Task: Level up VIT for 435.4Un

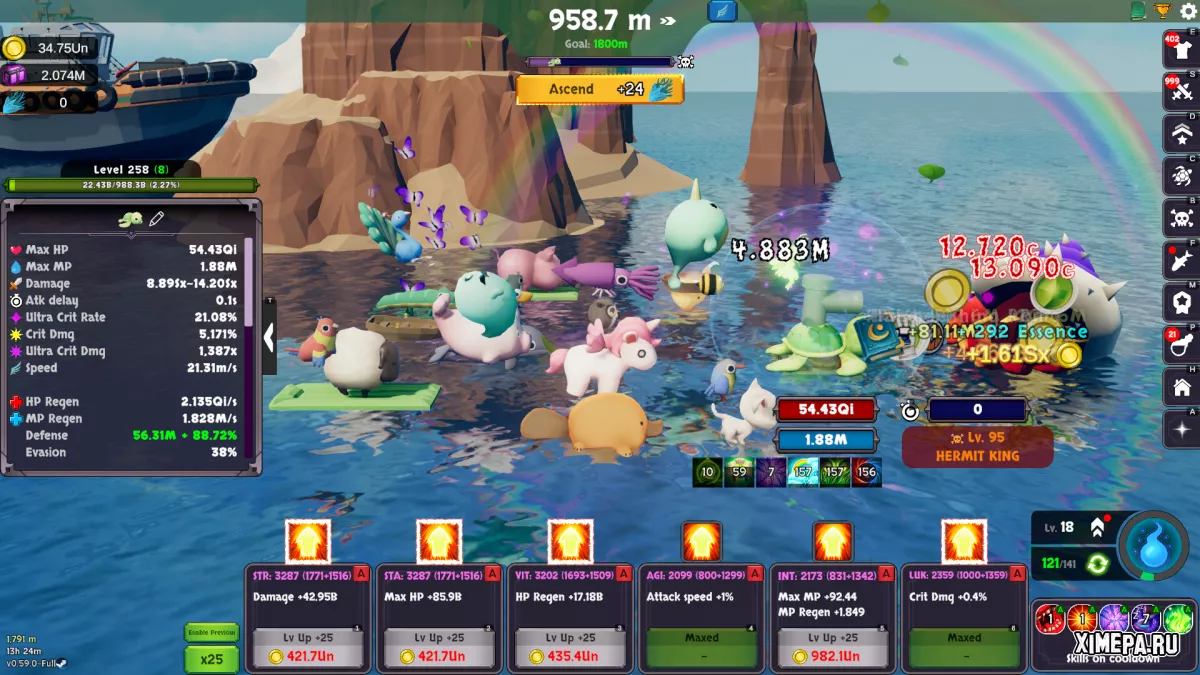Action: click(x=570, y=648)
